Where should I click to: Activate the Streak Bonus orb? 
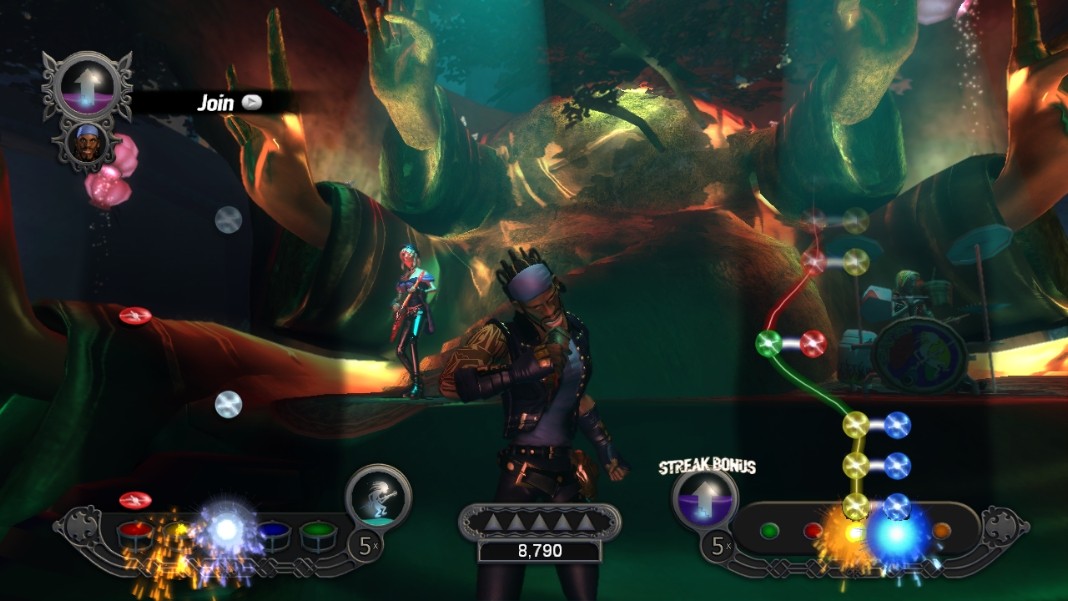tap(705, 497)
